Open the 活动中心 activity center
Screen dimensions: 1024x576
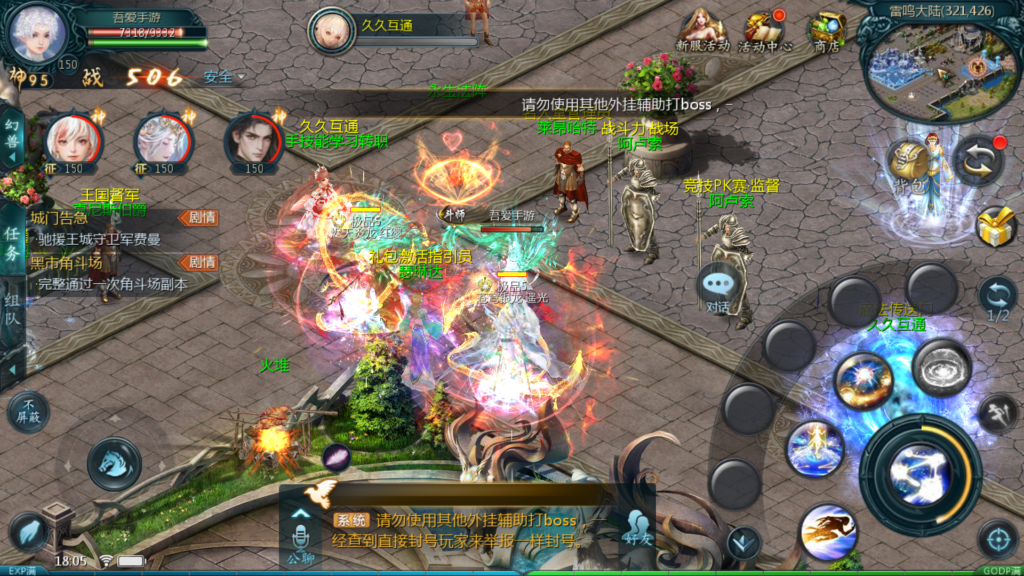[765, 30]
